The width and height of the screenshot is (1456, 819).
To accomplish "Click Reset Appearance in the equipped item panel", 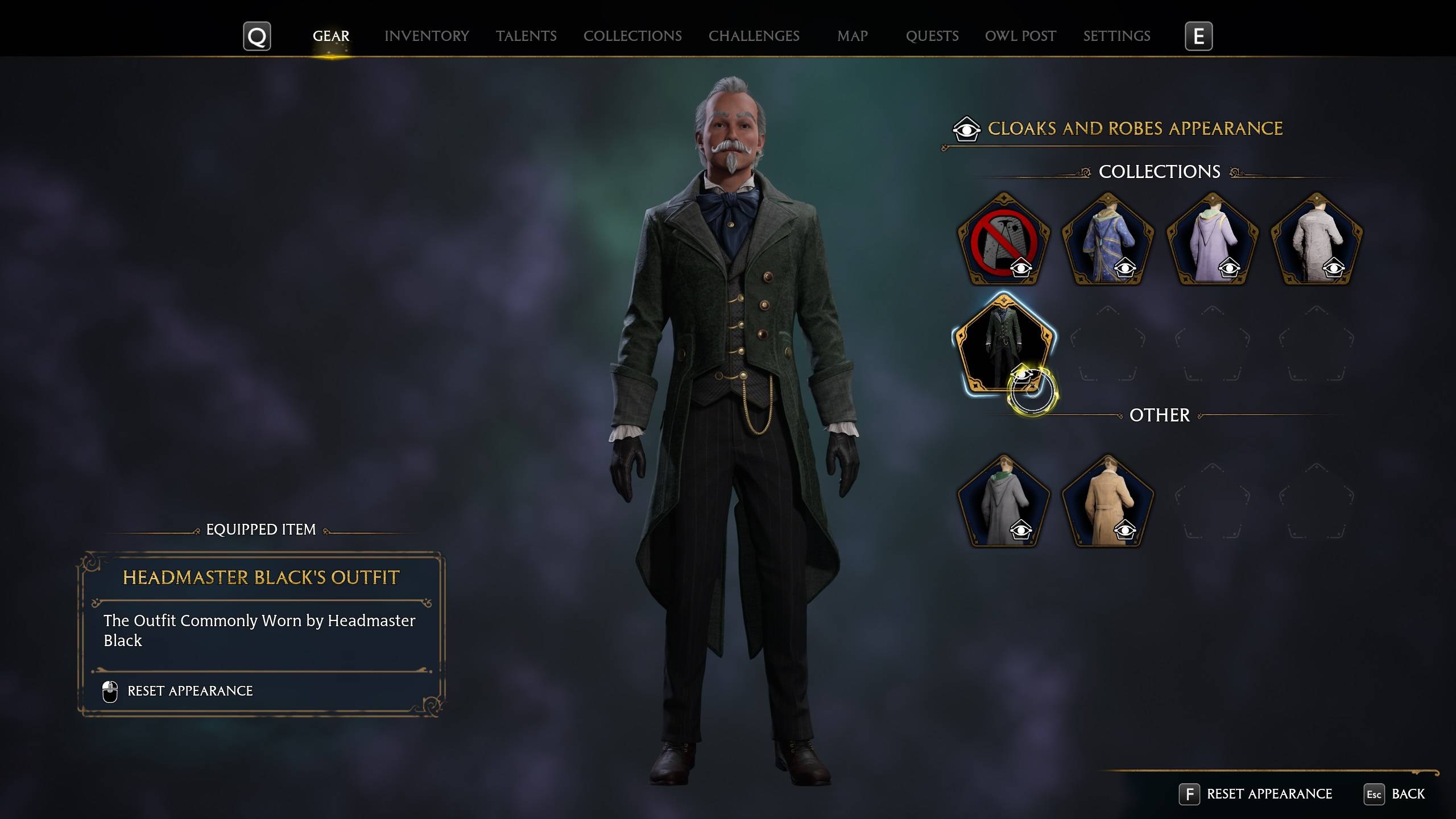I will click(189, 691).
